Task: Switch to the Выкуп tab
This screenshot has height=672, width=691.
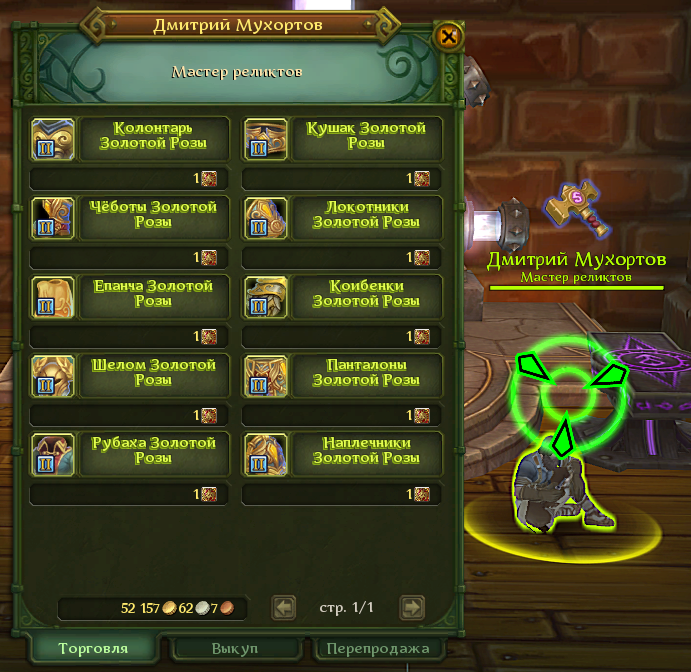Action: click(x=235, y=649)
